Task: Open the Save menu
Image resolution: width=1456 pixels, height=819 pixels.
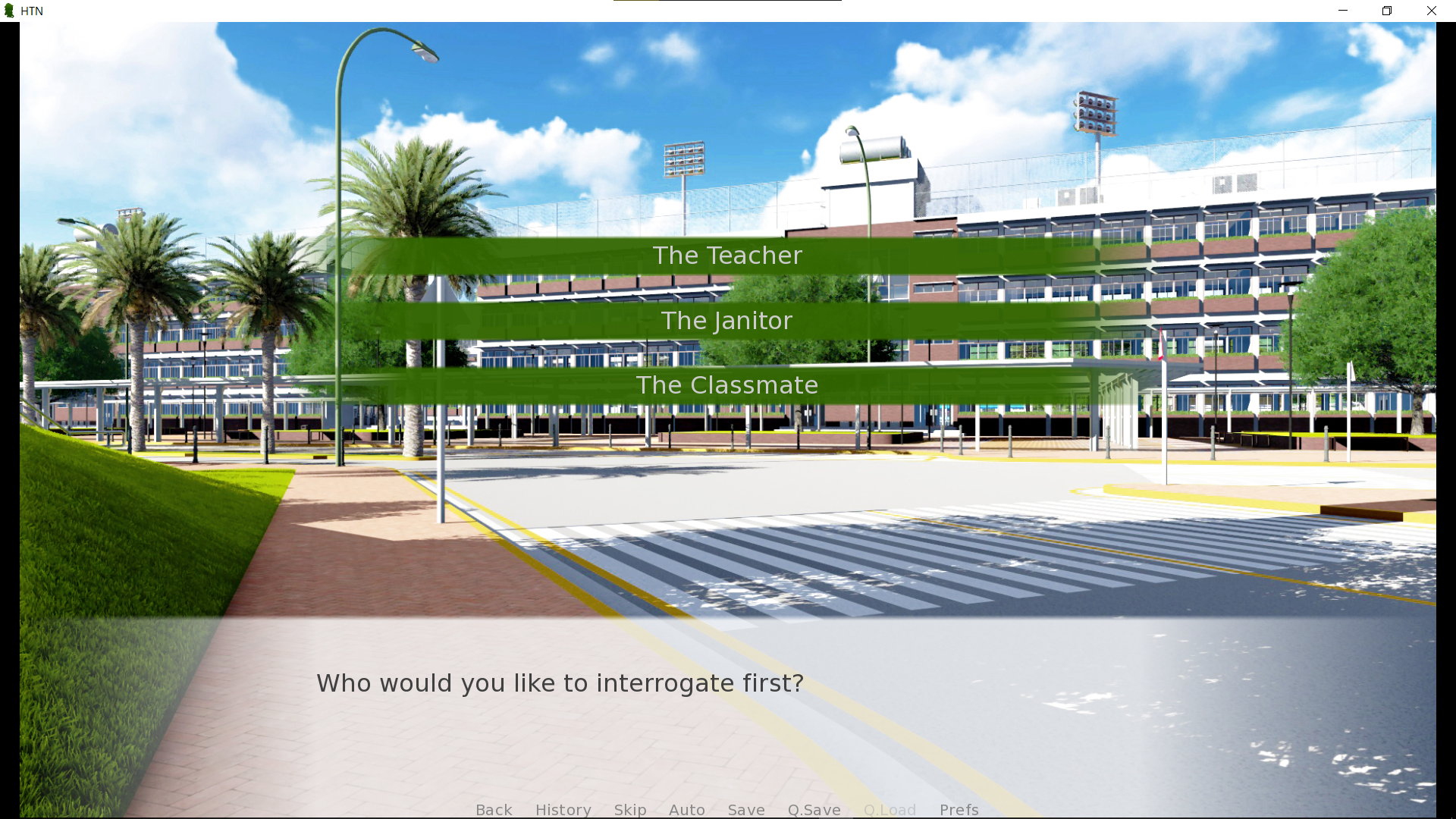Action: click(746, 809)
